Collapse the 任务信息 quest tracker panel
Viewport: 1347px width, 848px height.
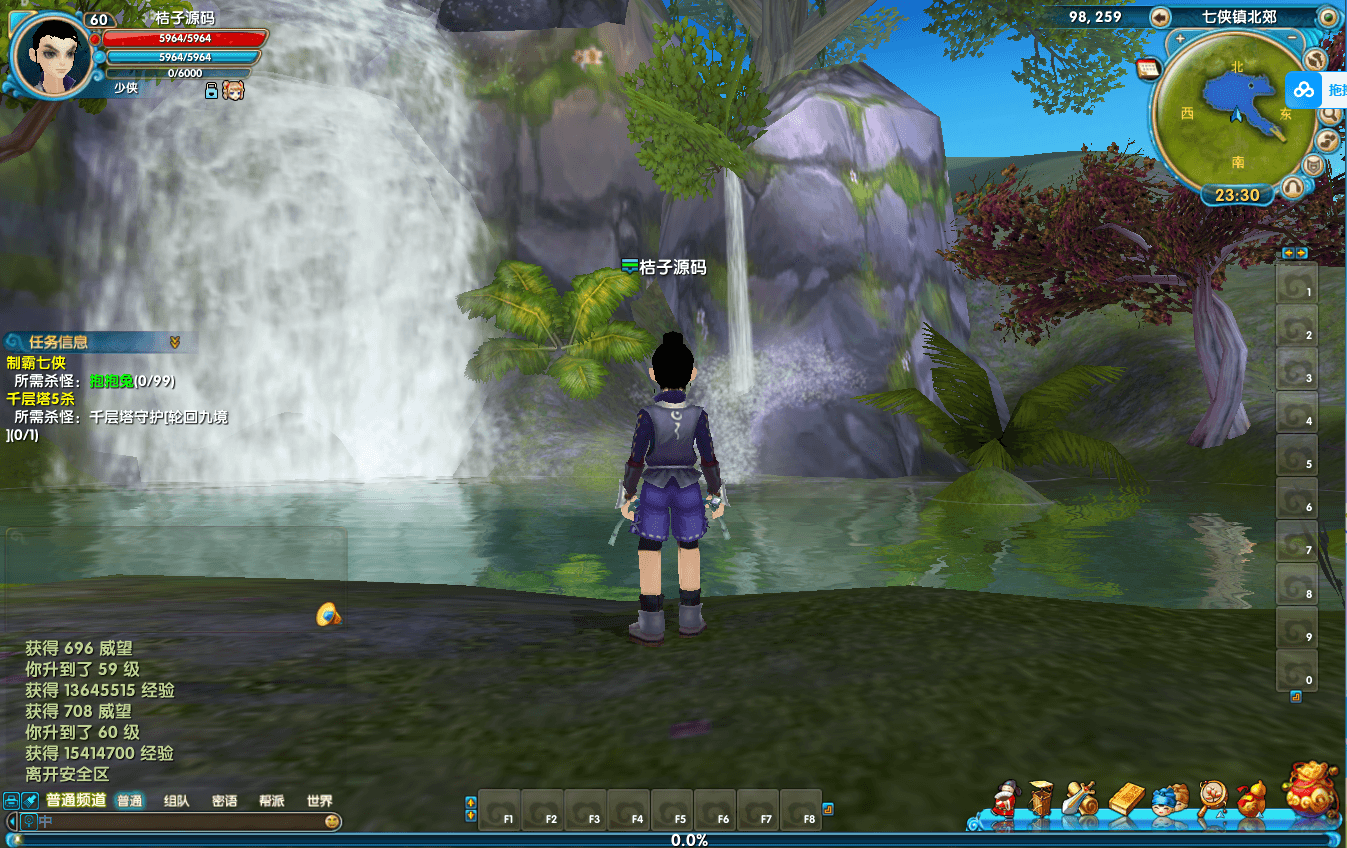click(x=175, y=342)
